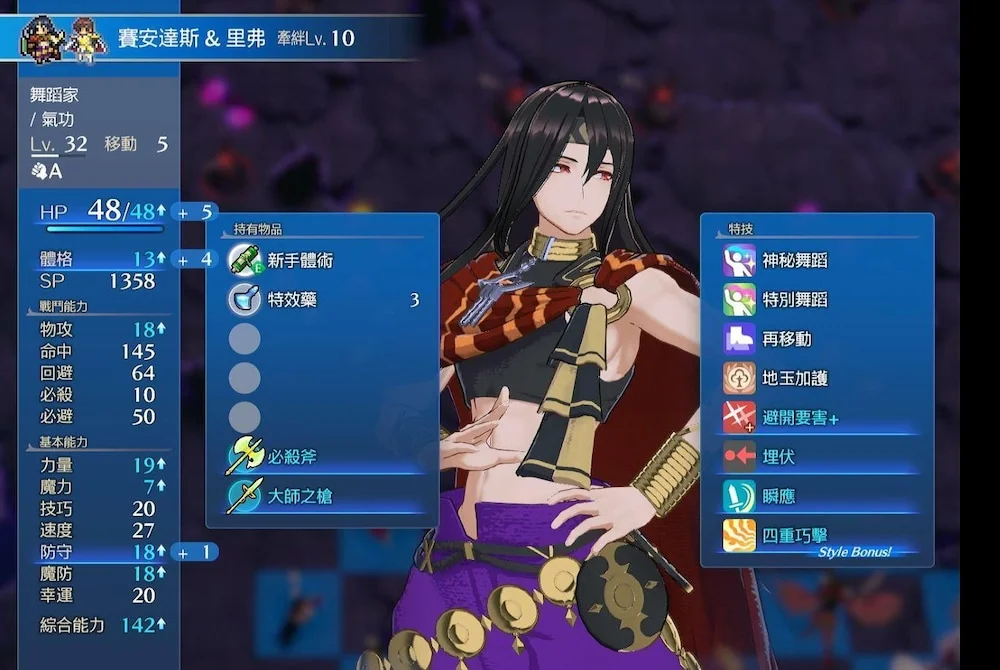Inspect the 舞蹈家 class label
The image size is (1000, 670).
point(55,96)
